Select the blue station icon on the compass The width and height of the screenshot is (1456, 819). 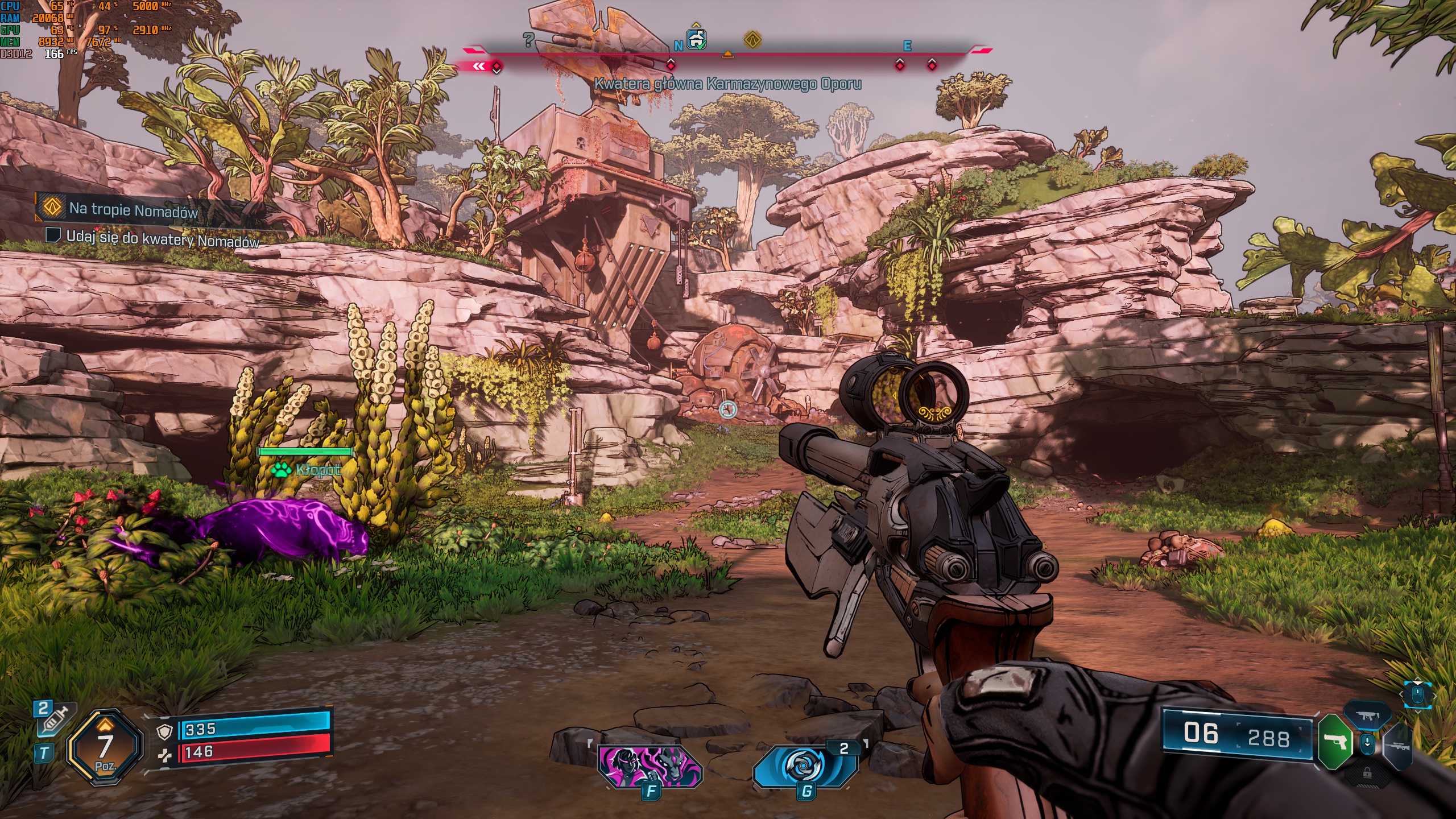[697, 39]
